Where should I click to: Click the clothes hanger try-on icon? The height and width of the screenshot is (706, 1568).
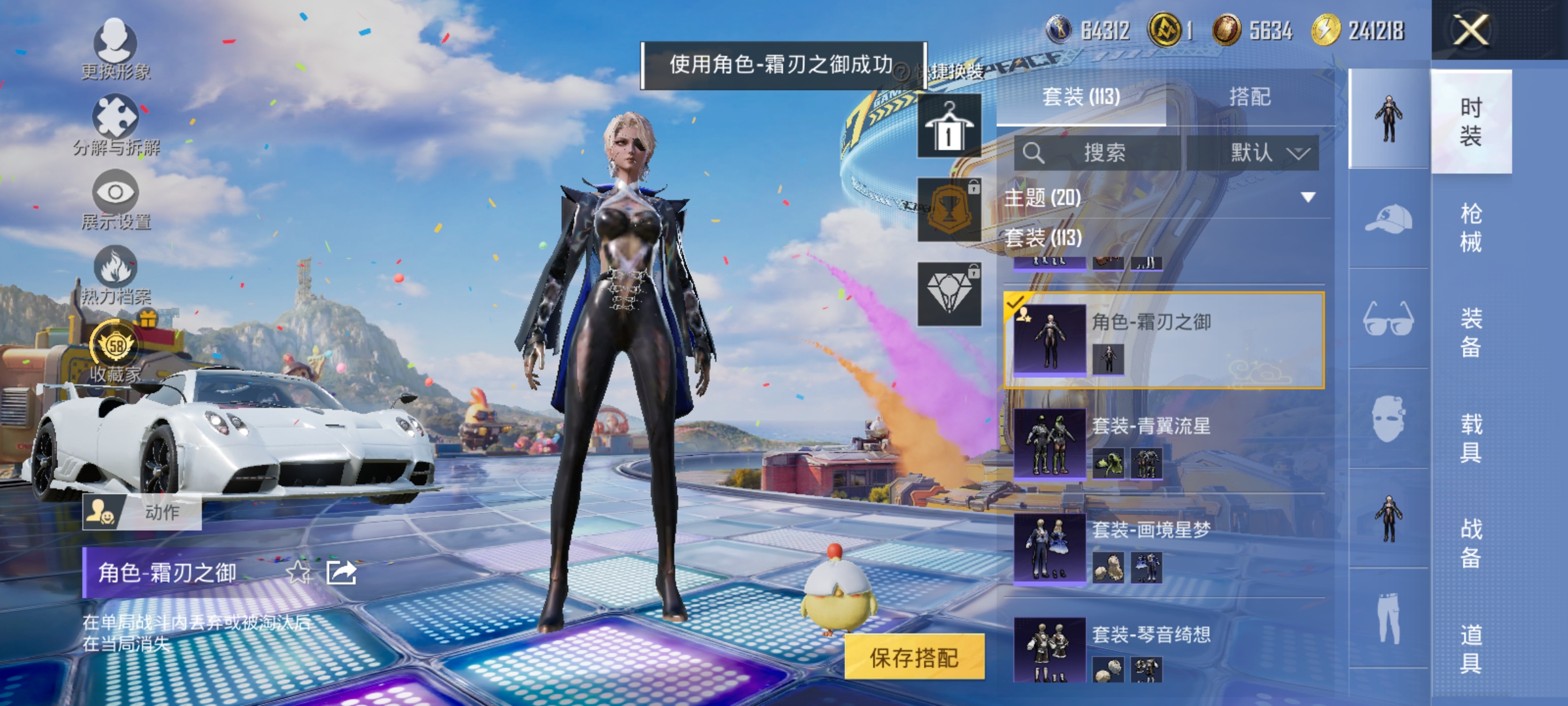[x=949, y=126]
